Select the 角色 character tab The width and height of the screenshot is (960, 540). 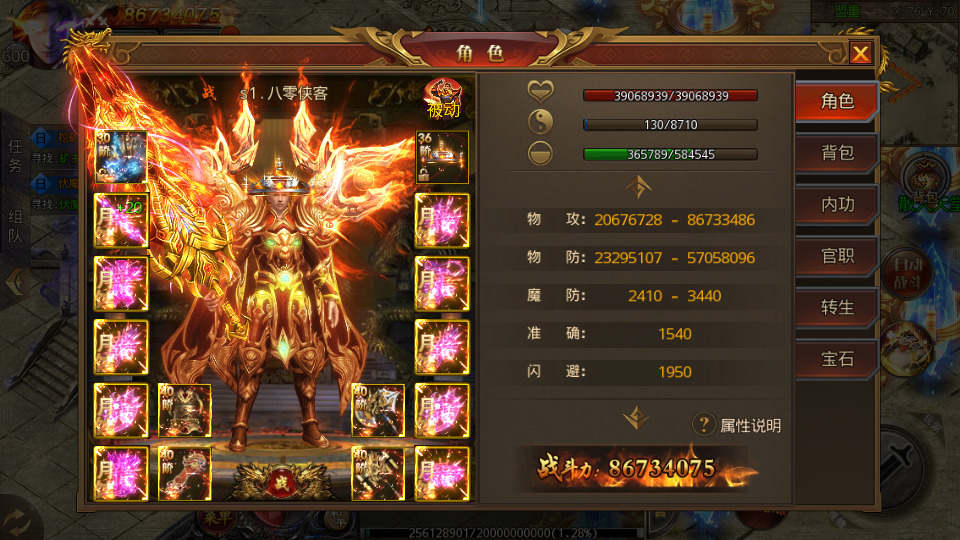click(837, 101)
